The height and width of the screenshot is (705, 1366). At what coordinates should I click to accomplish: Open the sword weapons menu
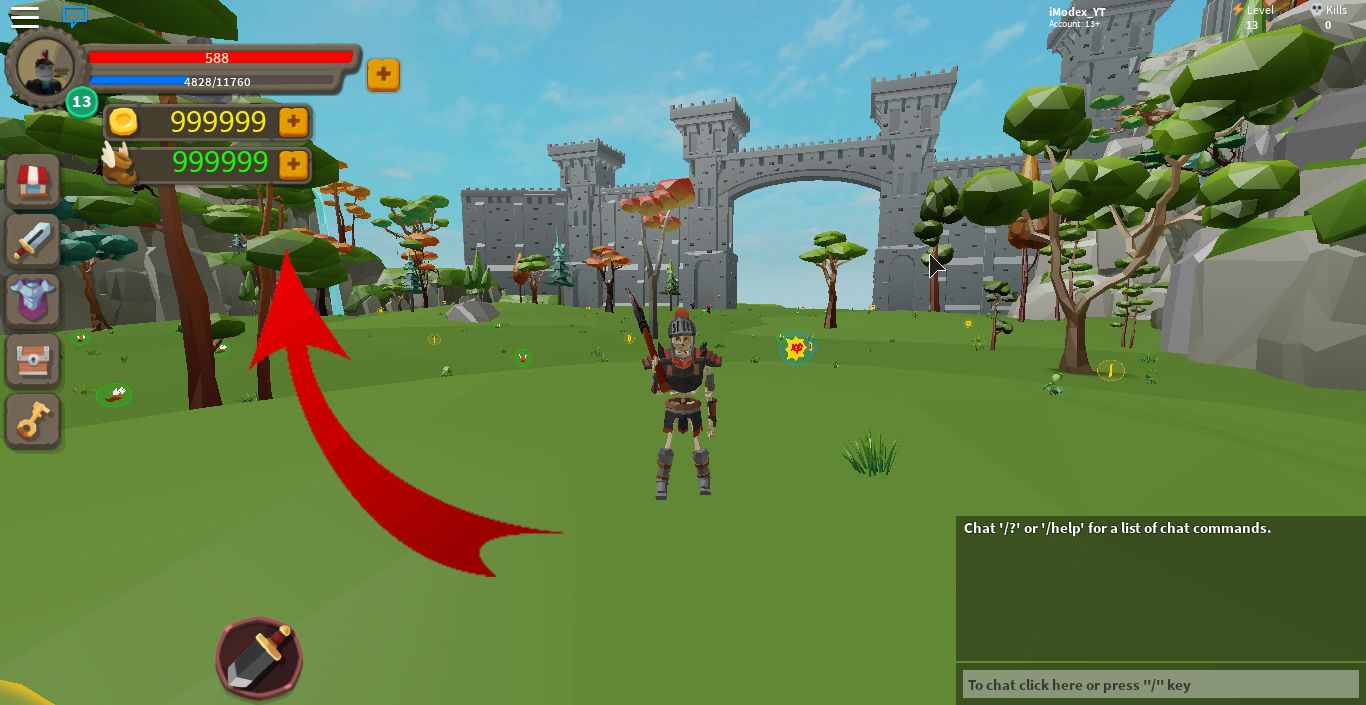[34, 240]
